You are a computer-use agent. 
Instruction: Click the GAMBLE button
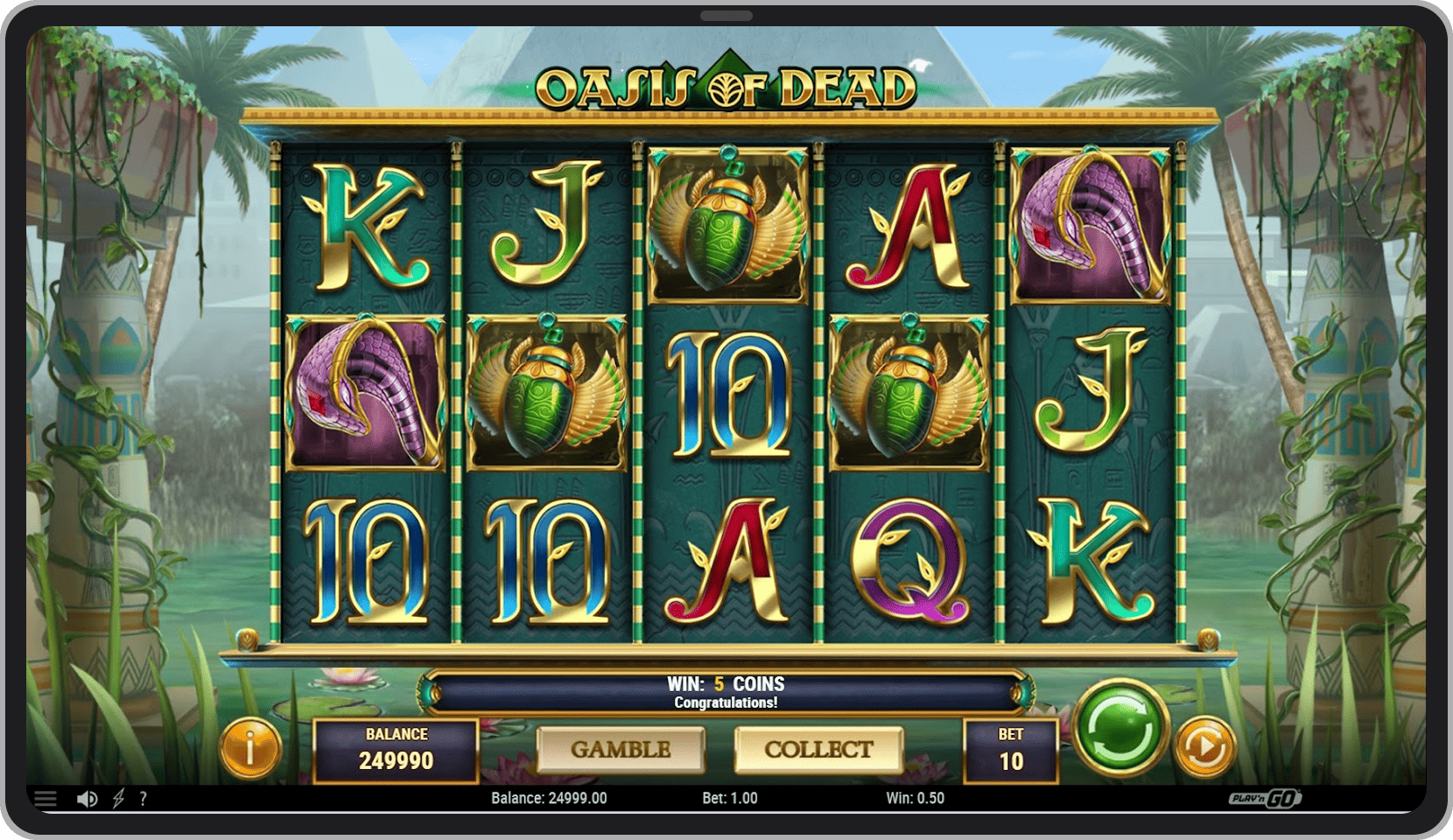(621, 750)
